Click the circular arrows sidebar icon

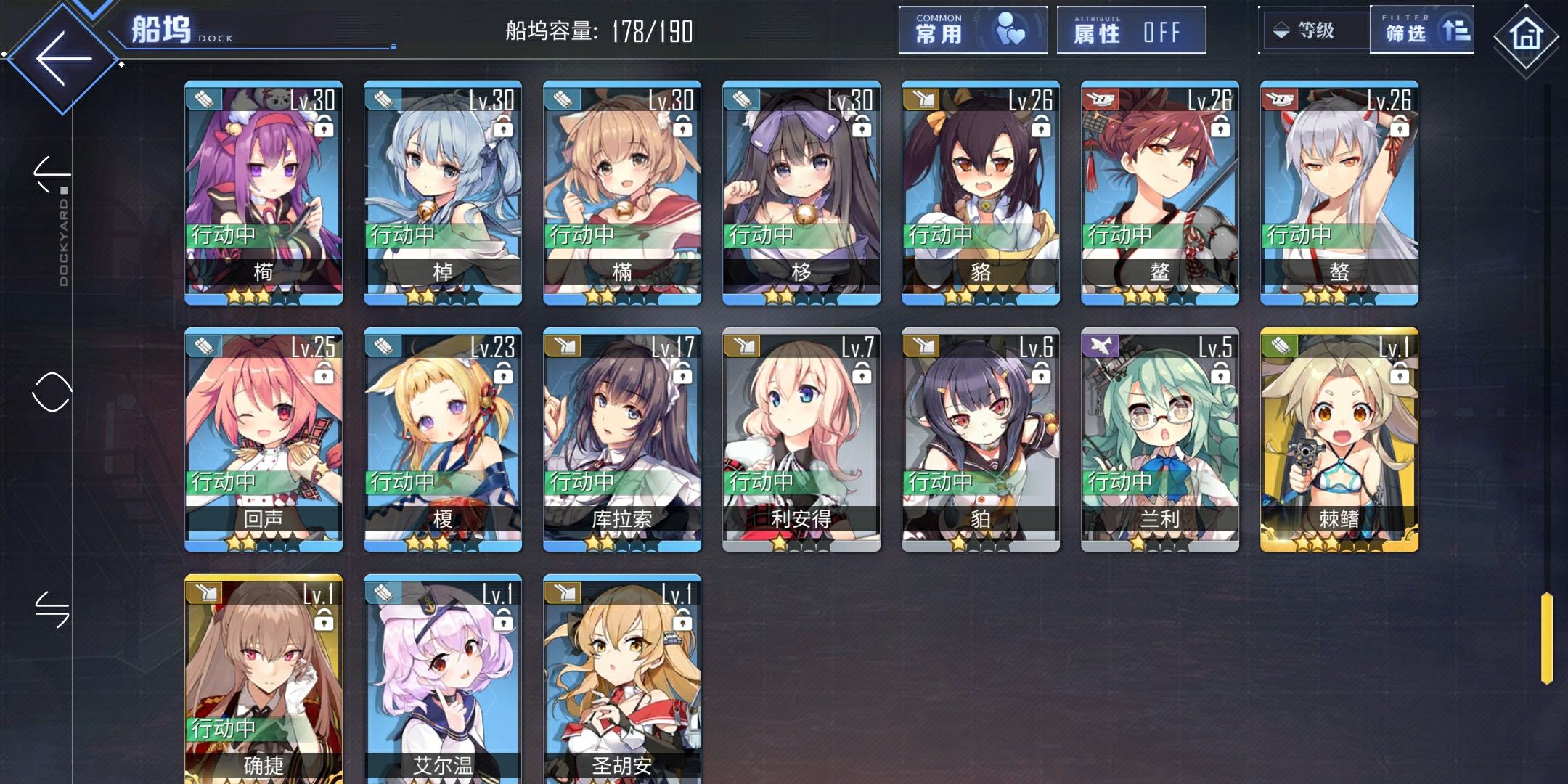52,392
